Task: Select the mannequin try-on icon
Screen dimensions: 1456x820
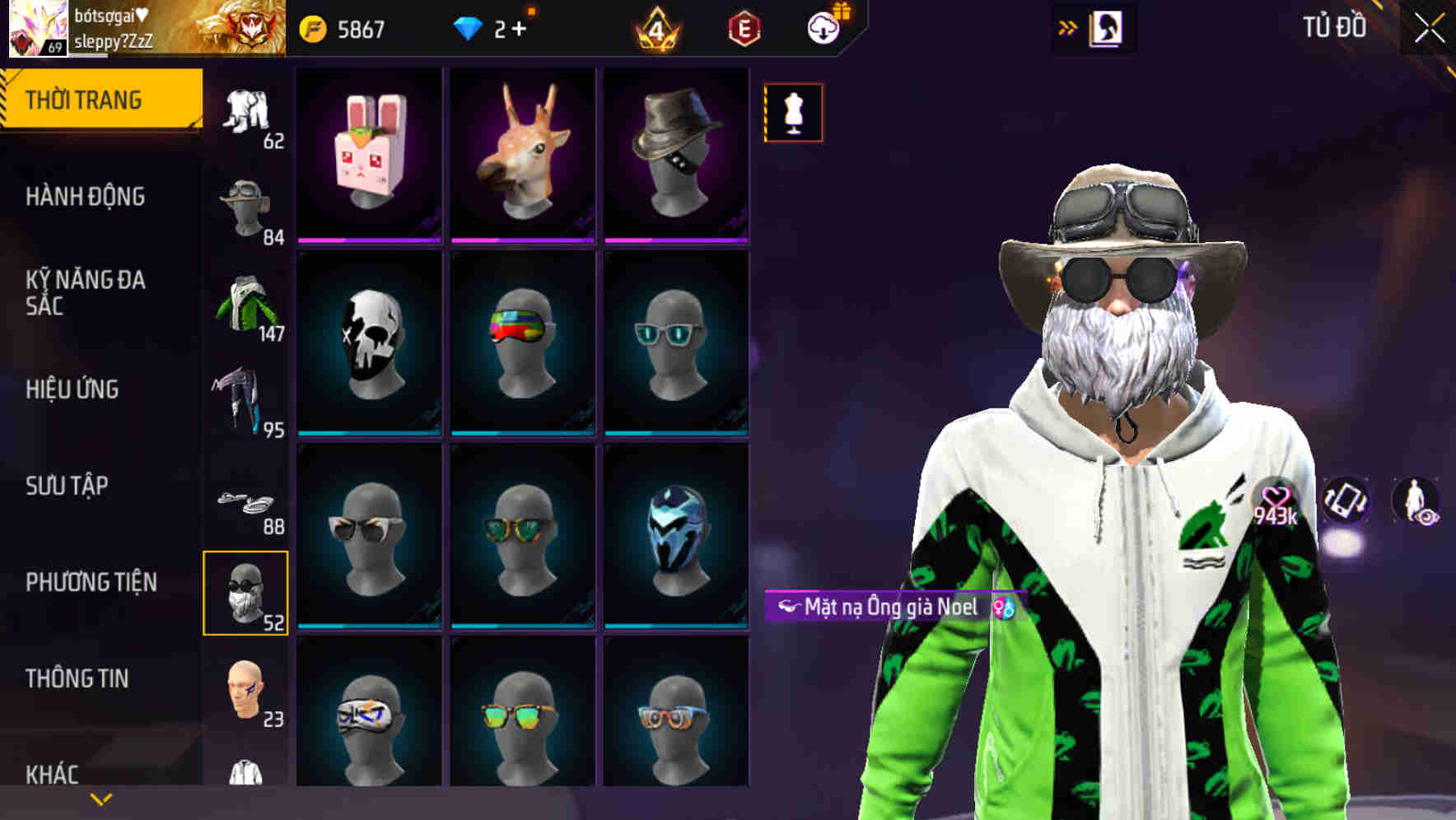Action: [793, 113]
